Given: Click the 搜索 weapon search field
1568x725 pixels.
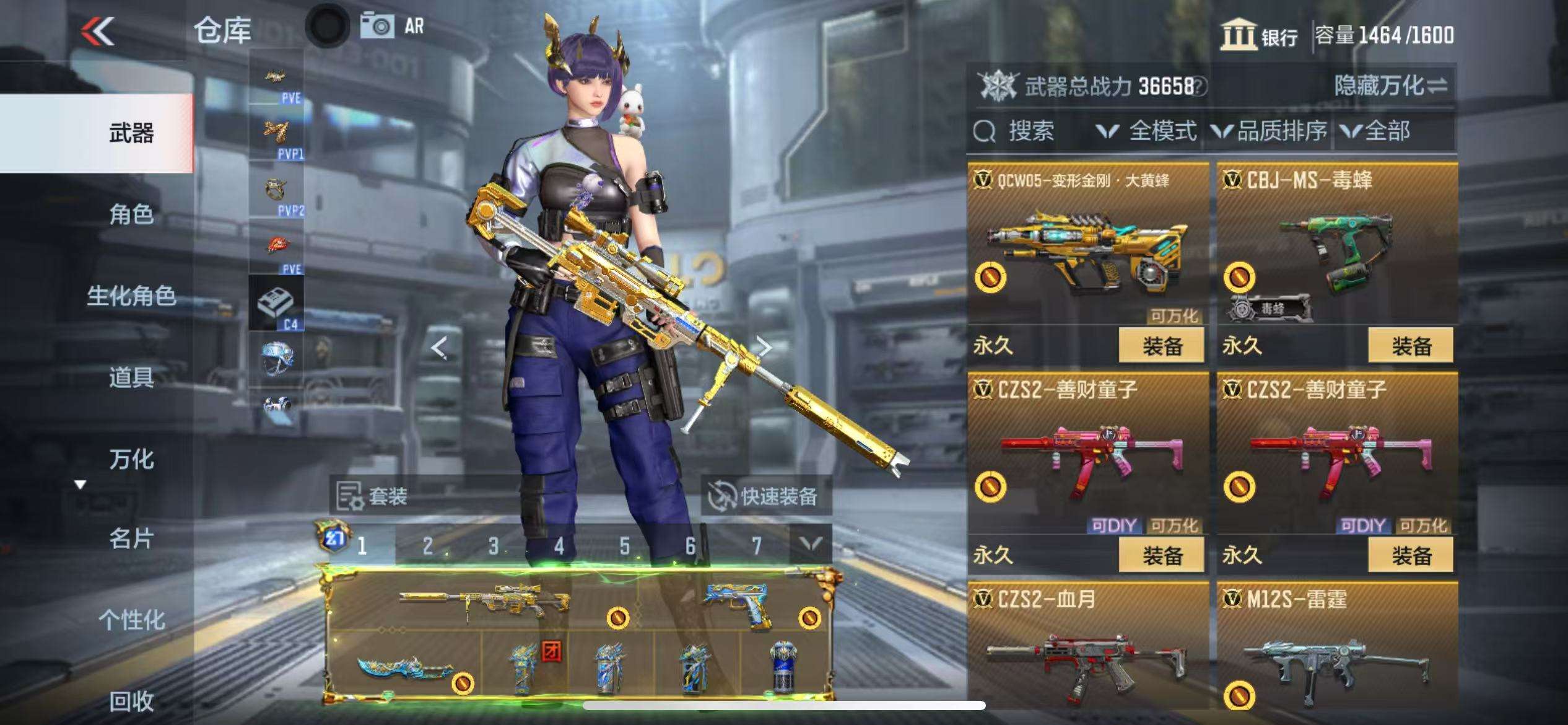Looking at the screenshot, I should (1028, 131).
